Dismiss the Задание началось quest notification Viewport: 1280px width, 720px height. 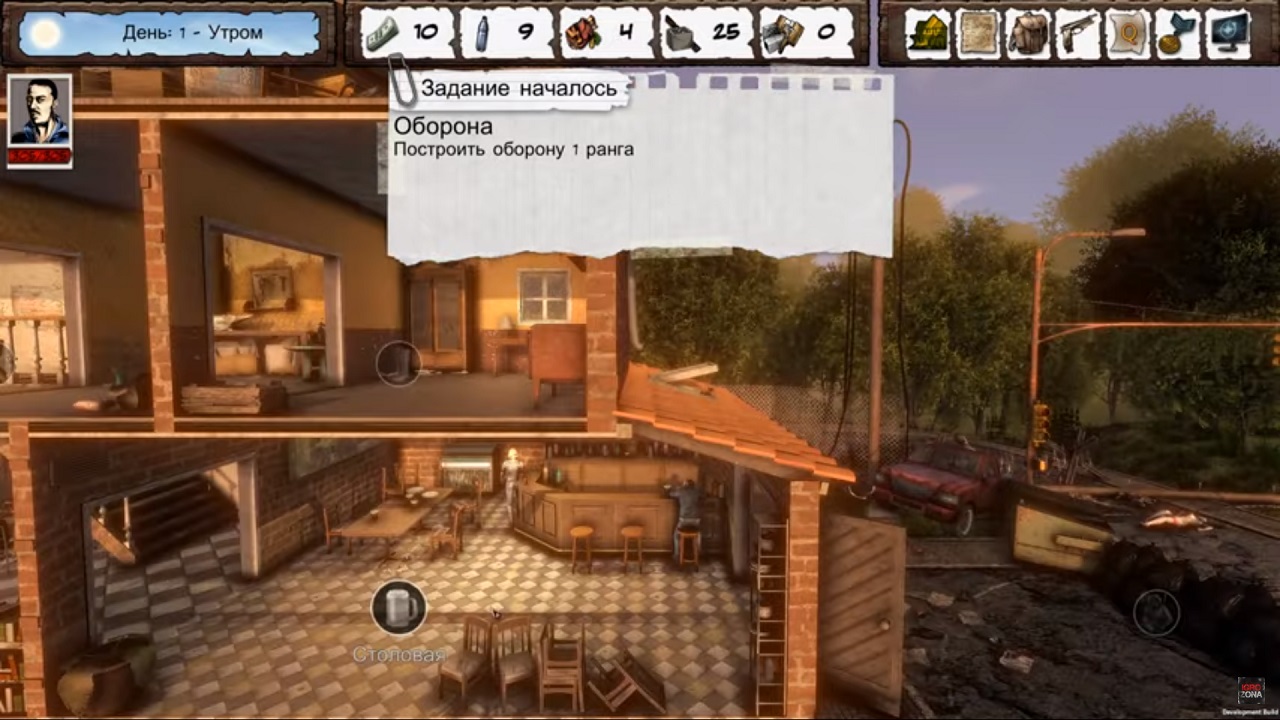pyautogui.click(x=520, y=88)
